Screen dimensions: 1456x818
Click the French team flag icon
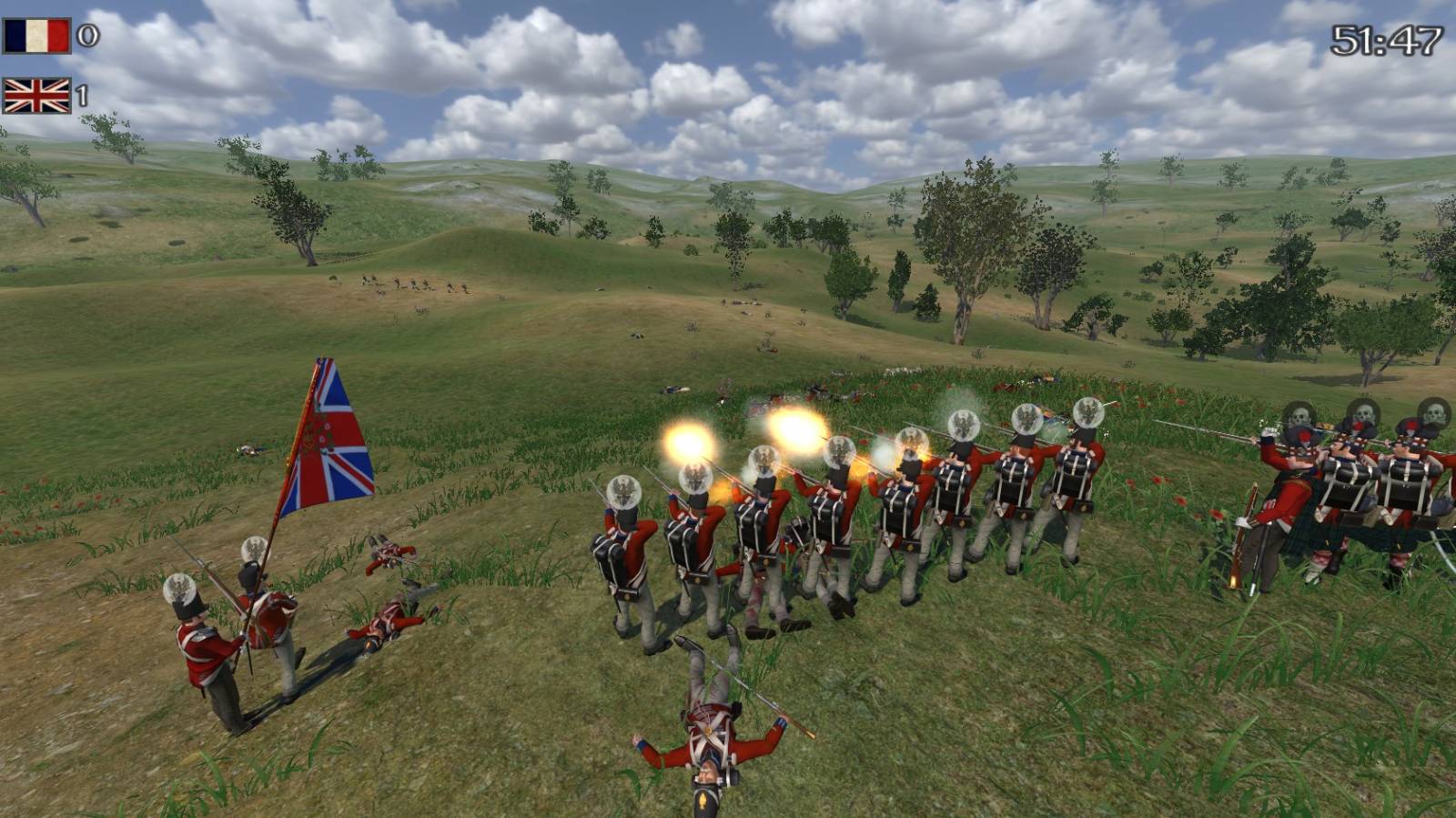click(36, 36)
